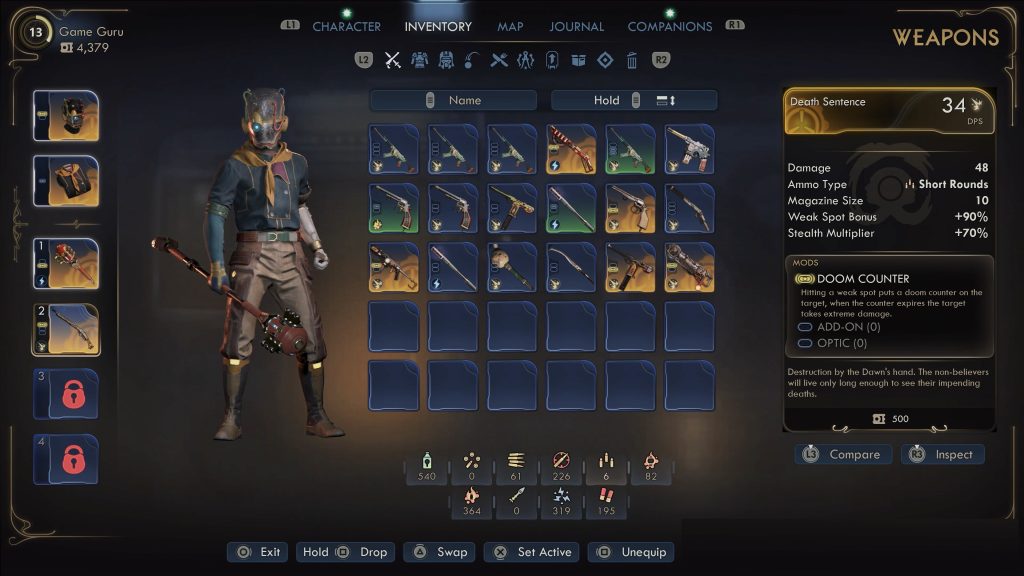Image resolution: width=1024 pixels, height=576 pixels.
Task: Select the curved blade weapon slot
Action: click(x=571, y=267)
